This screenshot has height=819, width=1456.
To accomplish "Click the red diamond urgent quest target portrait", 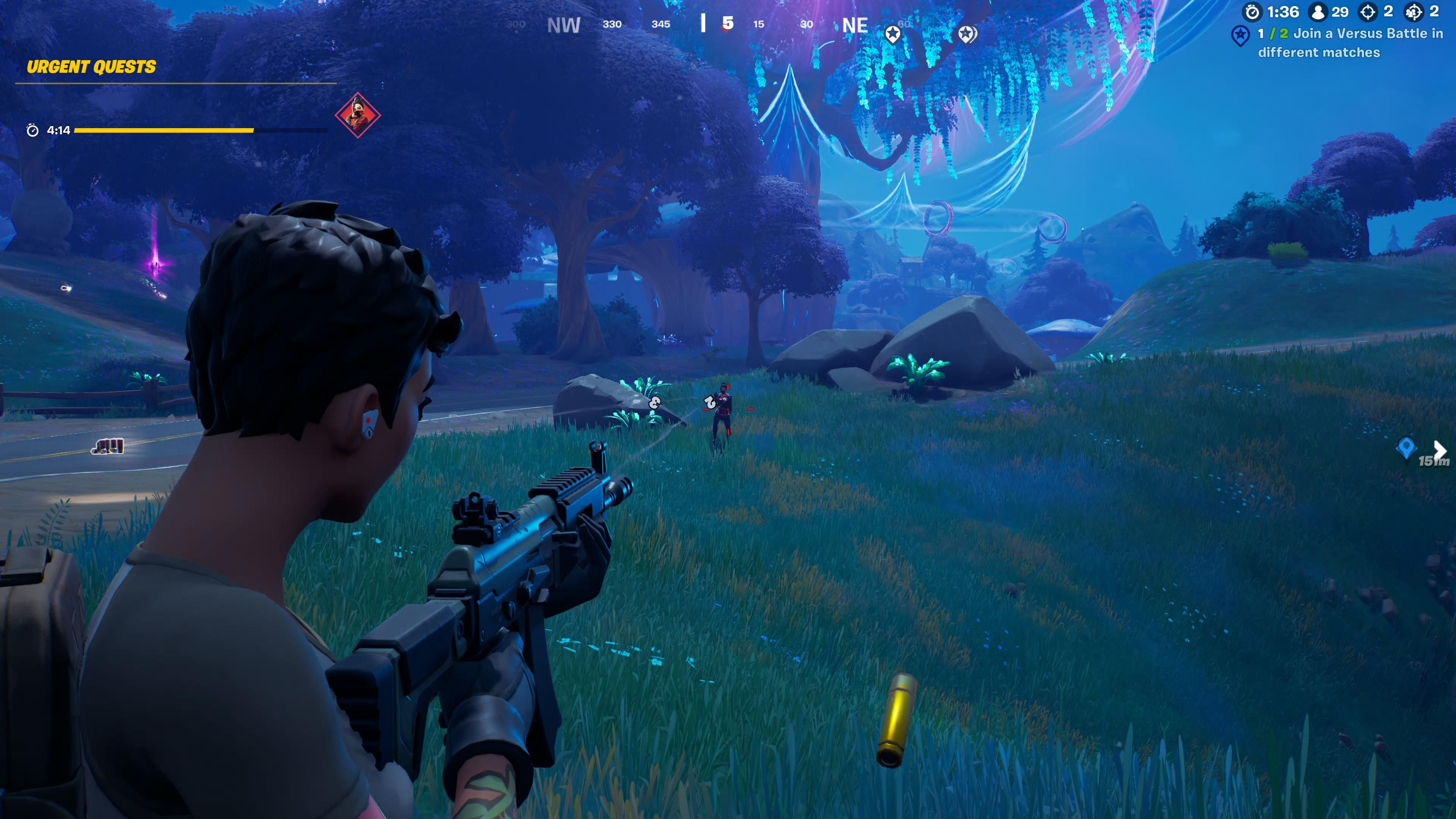I will point(357,115).
